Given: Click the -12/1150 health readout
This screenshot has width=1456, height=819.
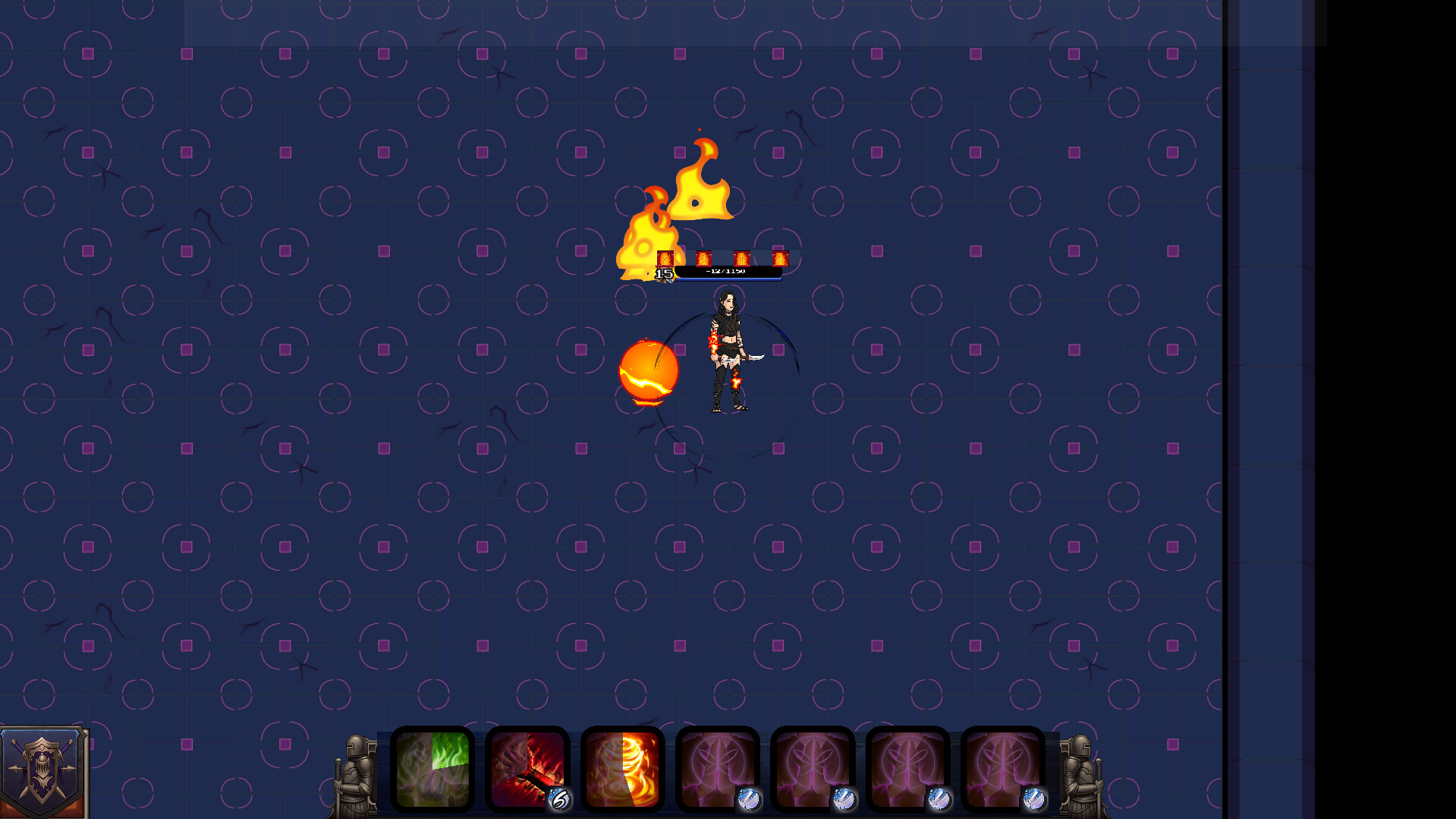Looking at the screenshot, I should point(726,270).
